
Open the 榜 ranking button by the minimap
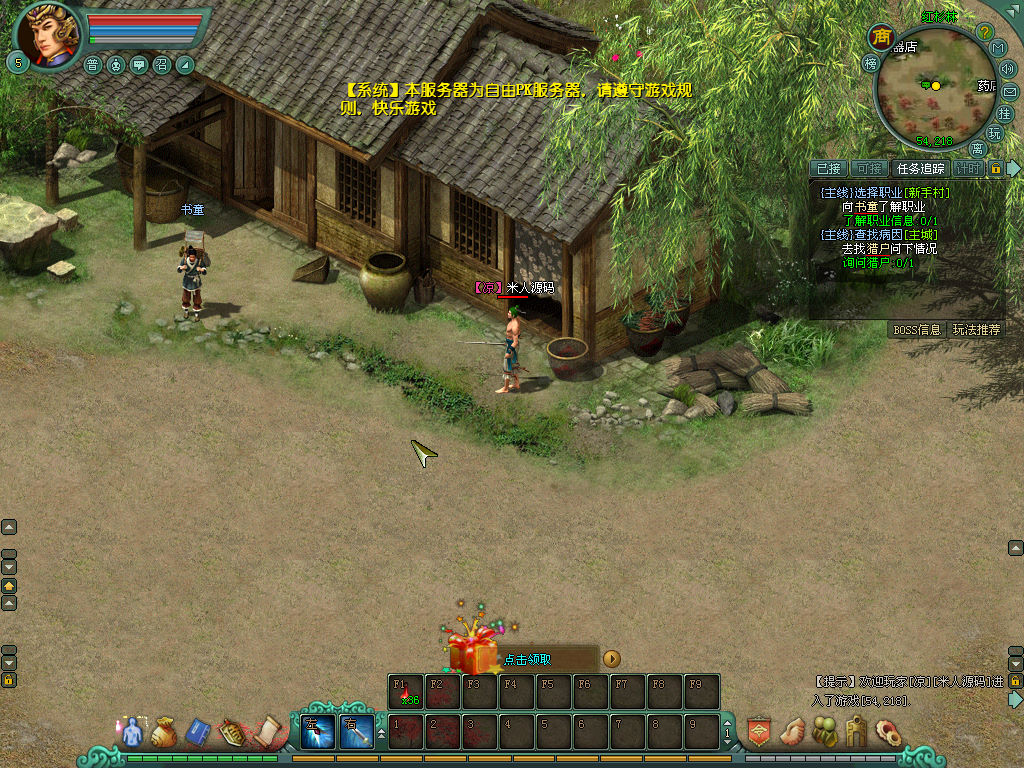pos(870,63)
